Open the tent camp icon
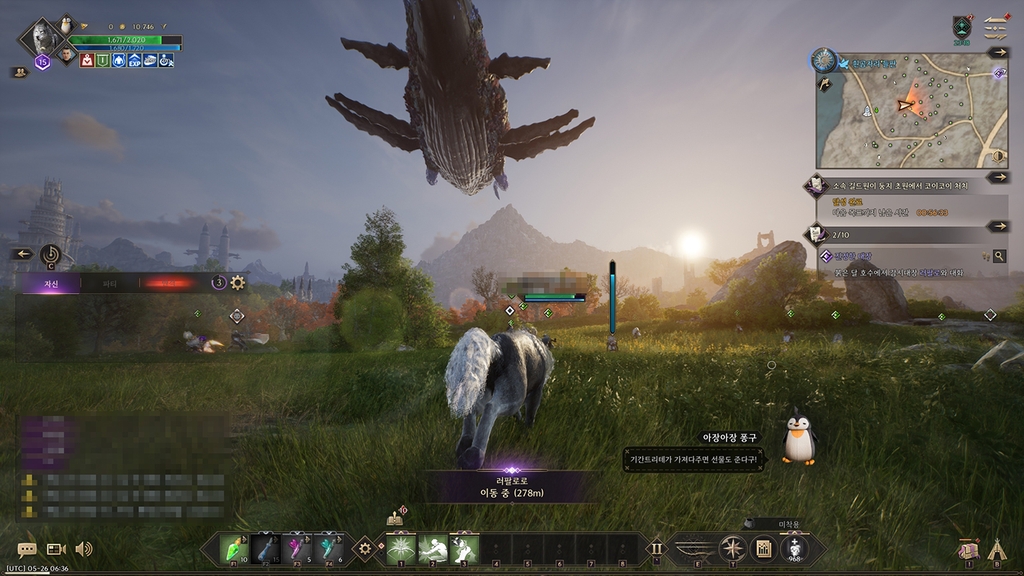 (x=996, y=549)
